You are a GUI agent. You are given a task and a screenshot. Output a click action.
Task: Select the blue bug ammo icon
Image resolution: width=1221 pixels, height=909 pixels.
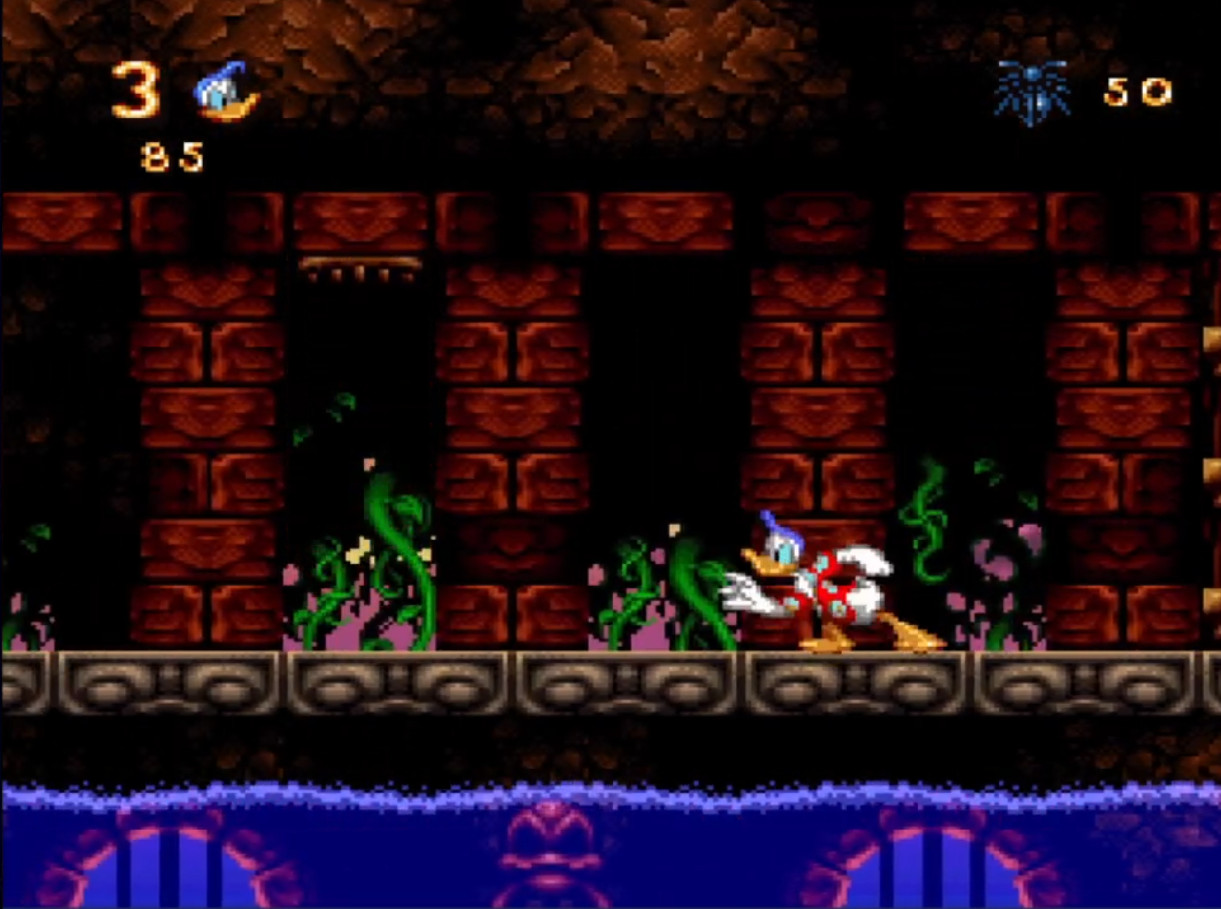click(1031, 93)
